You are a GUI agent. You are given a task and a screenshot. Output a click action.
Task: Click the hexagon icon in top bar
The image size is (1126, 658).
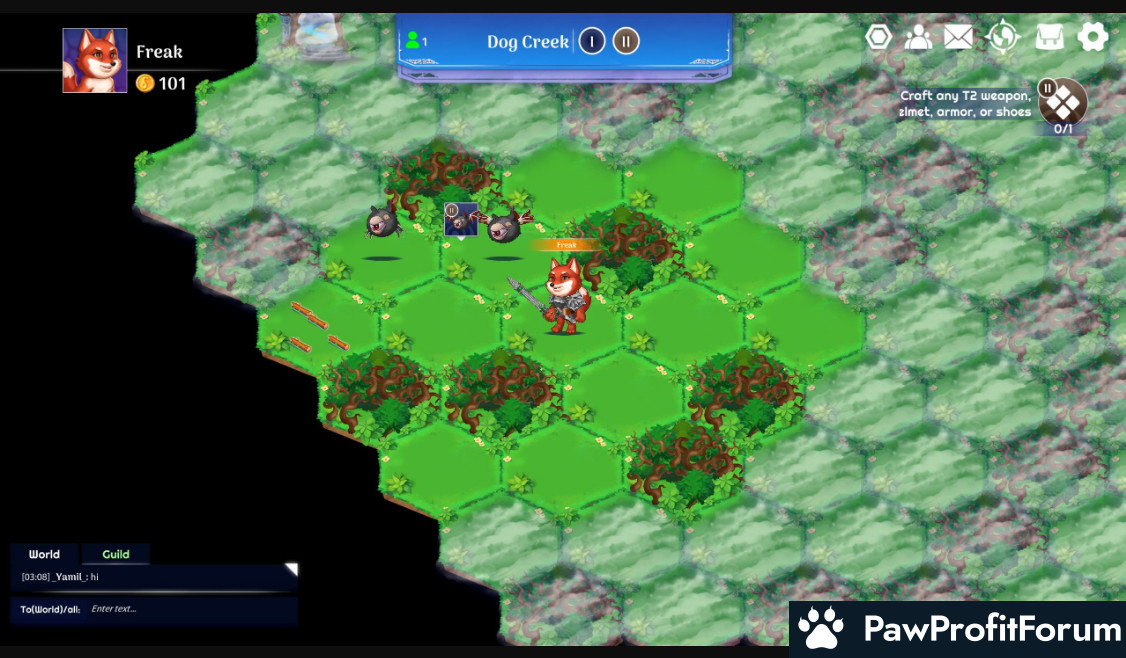pyautogui.click(x=878, y=38)
